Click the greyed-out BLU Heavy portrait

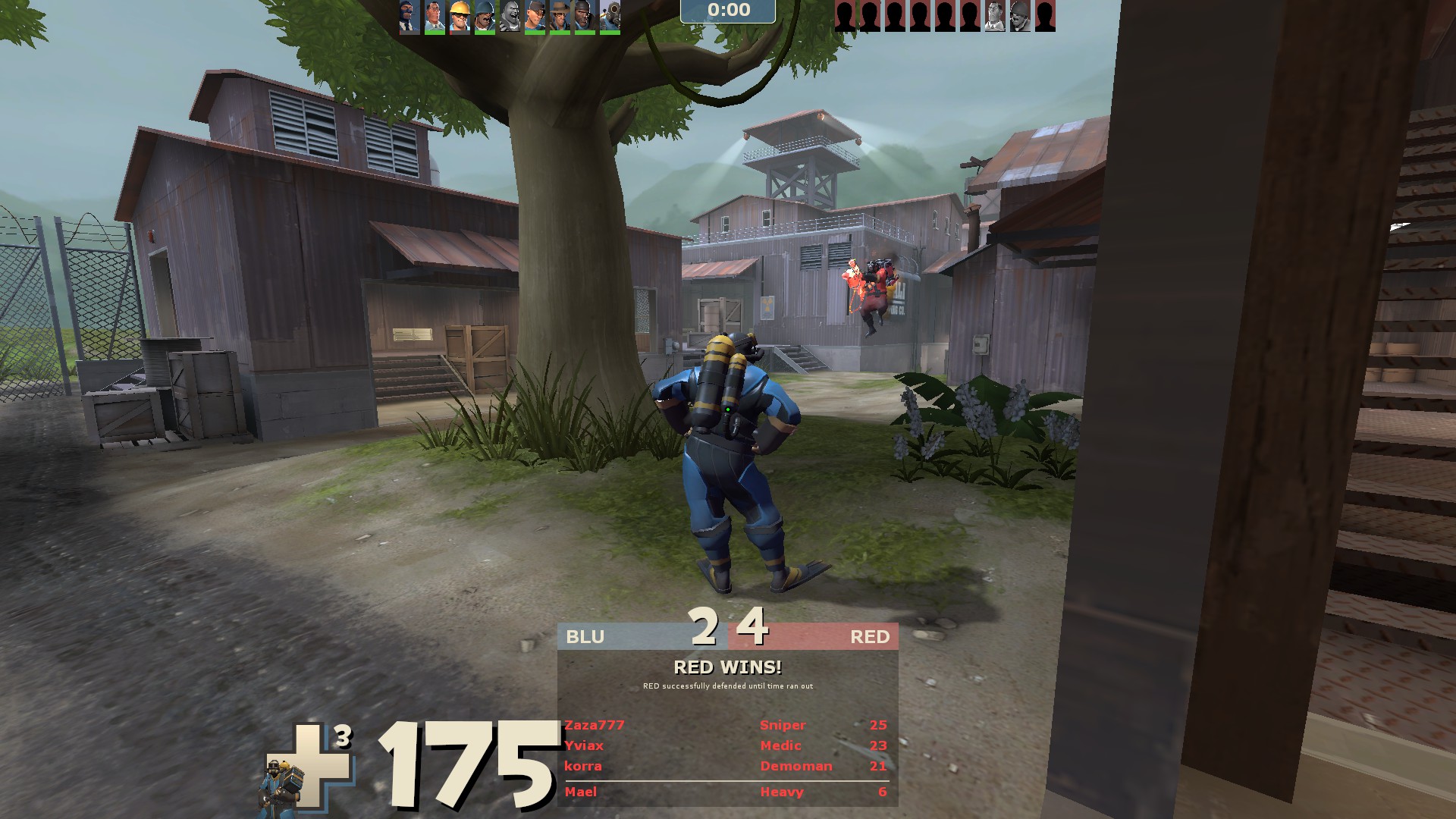(x=510, y=16)
